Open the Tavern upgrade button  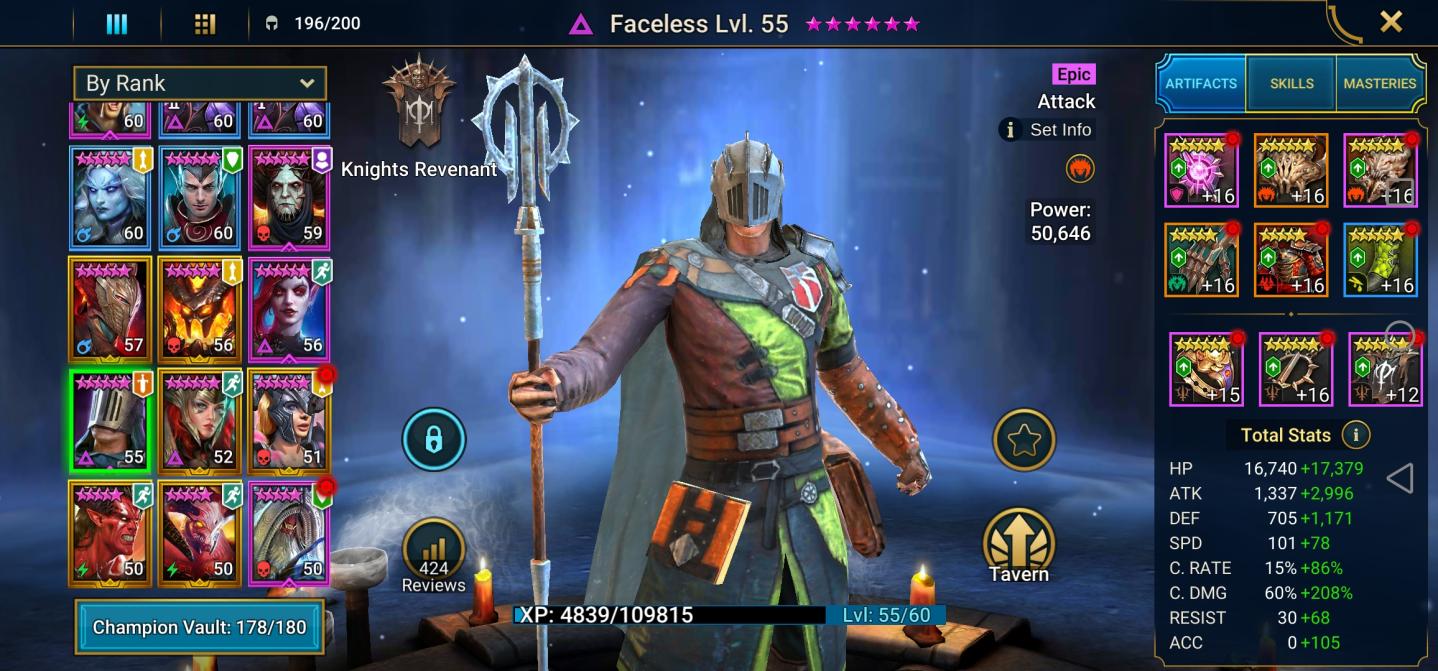[1018, 545]
